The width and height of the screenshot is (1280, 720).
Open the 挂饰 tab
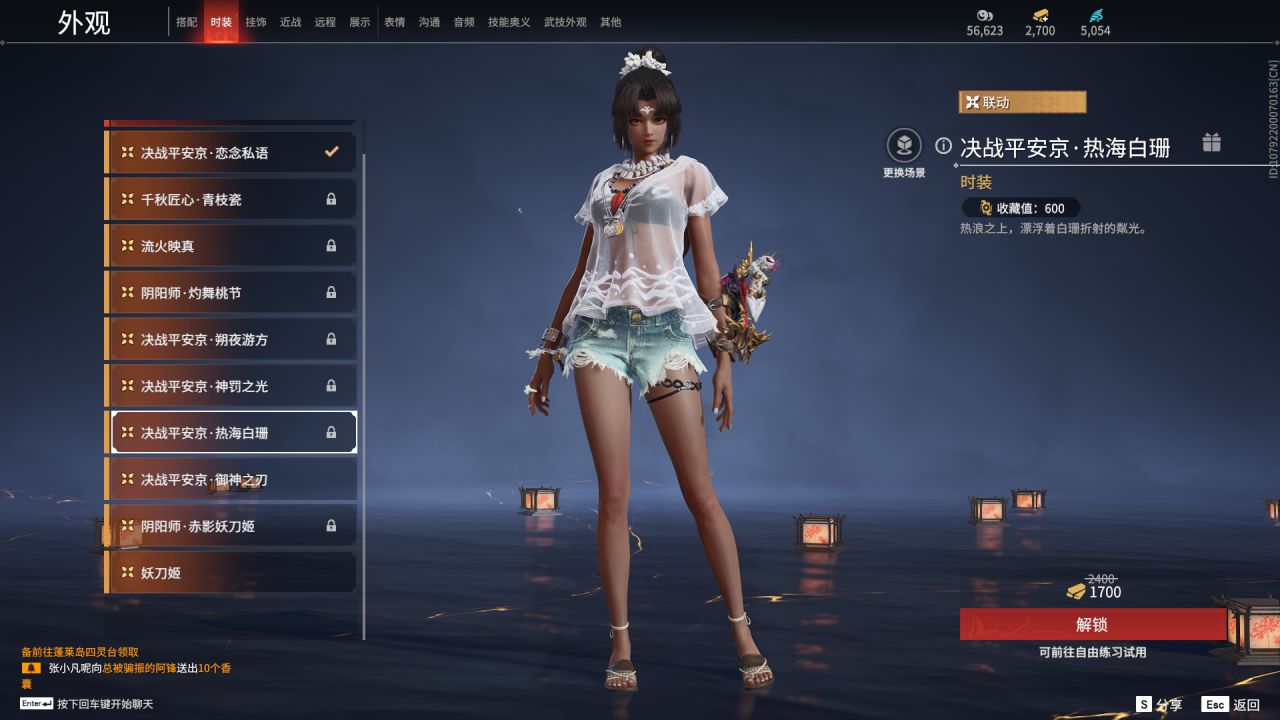[x=255, y=22]
